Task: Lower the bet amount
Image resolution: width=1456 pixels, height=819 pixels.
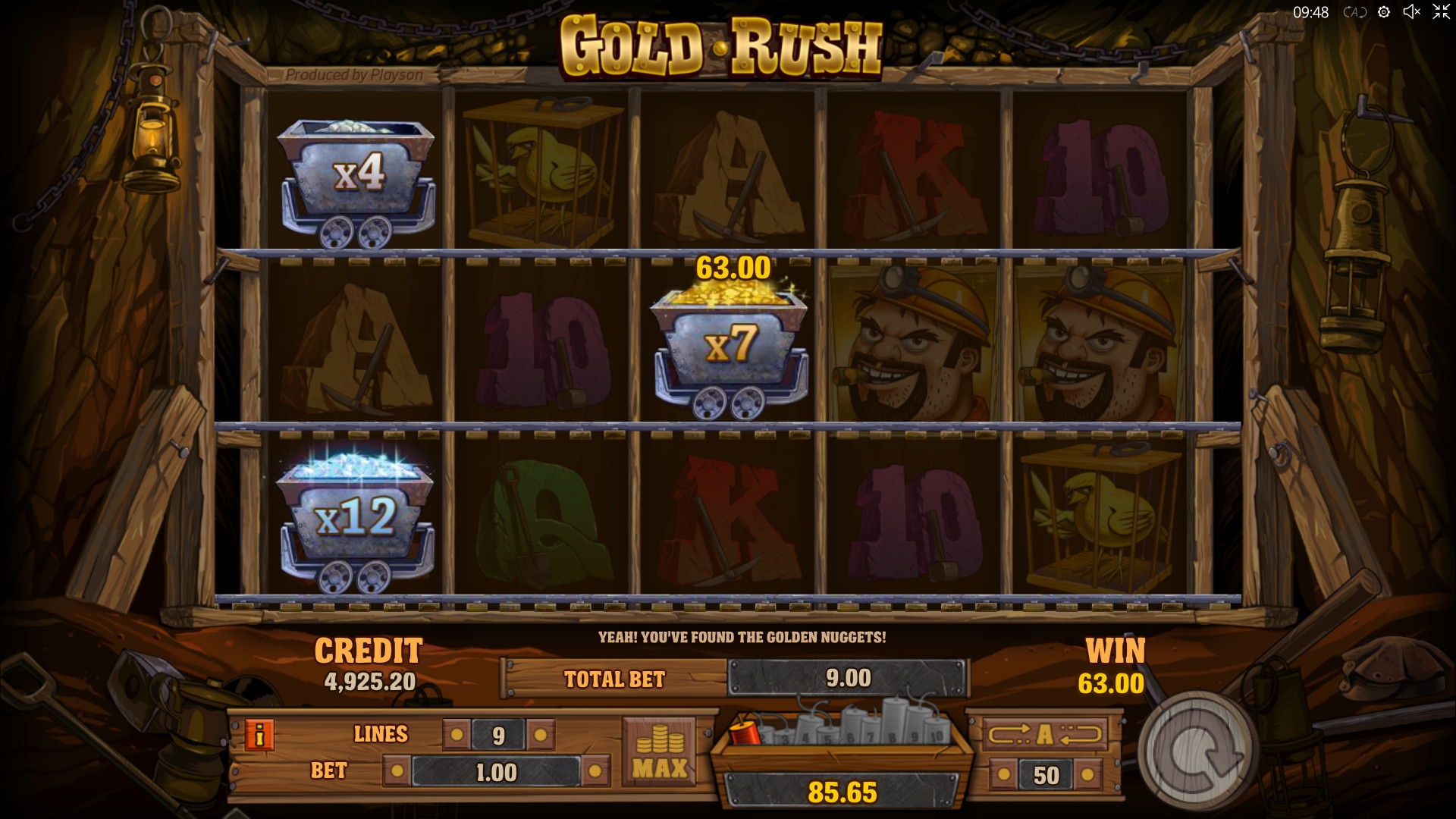Action: (x=396, y=773)
